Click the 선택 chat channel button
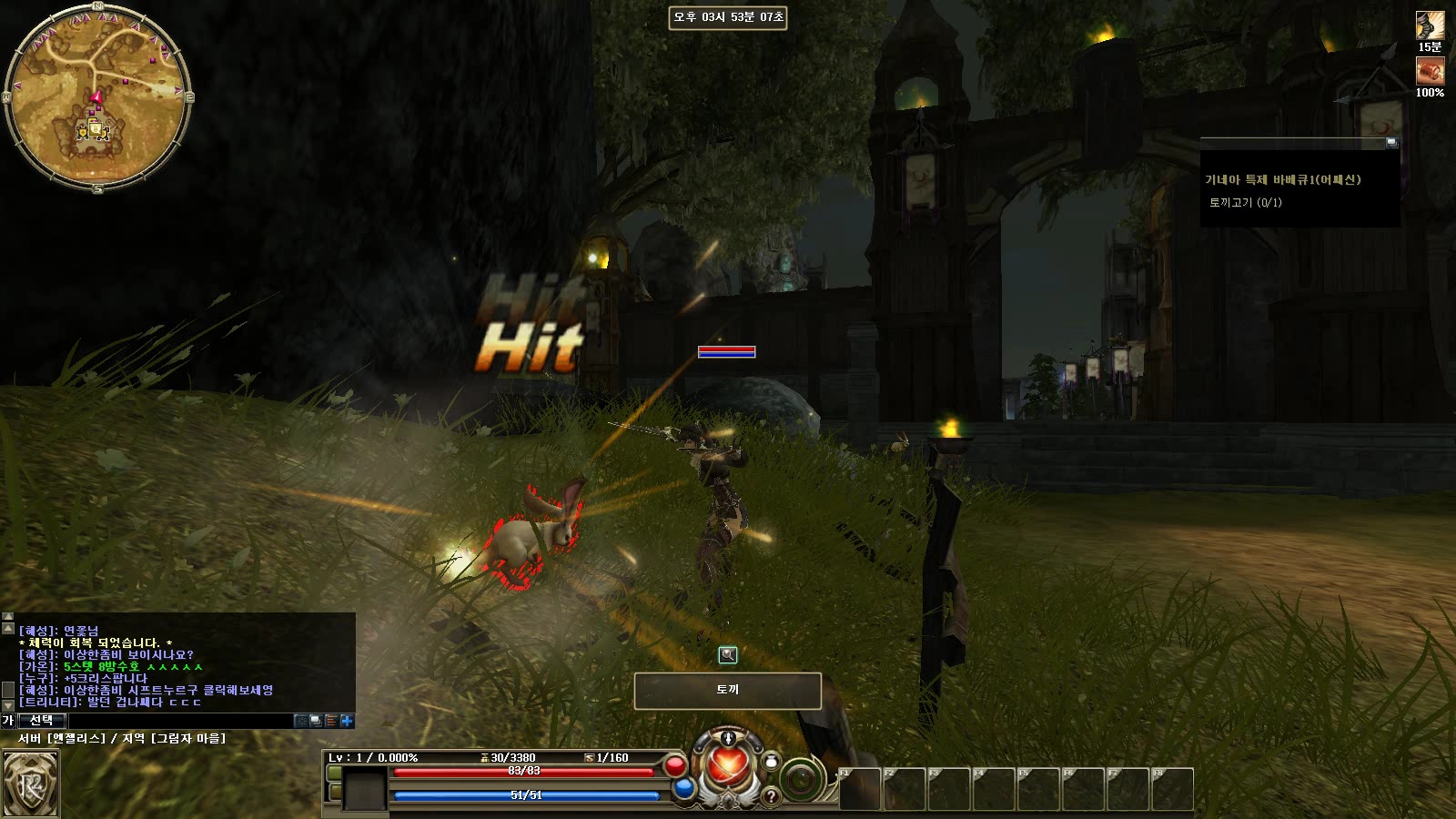The width and height of the screenshot is (1456, 819). click(x=41, y=721)
